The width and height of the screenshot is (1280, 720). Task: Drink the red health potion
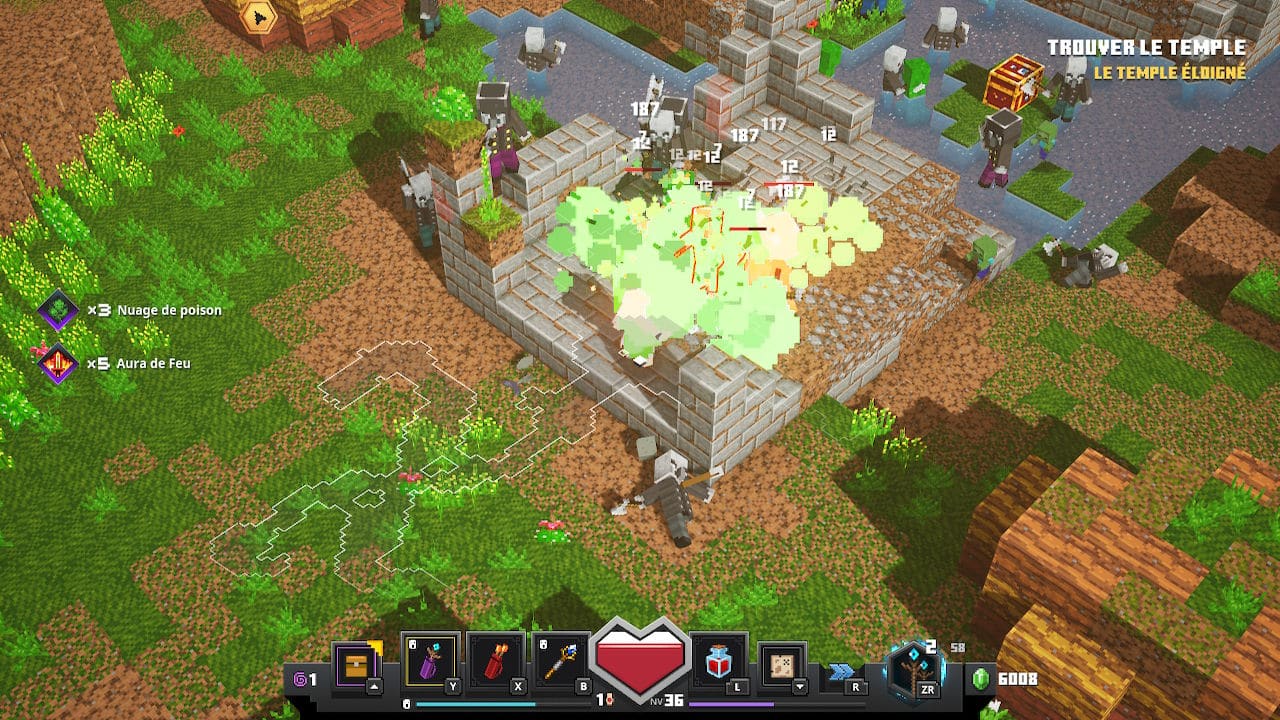pos(719,661)
